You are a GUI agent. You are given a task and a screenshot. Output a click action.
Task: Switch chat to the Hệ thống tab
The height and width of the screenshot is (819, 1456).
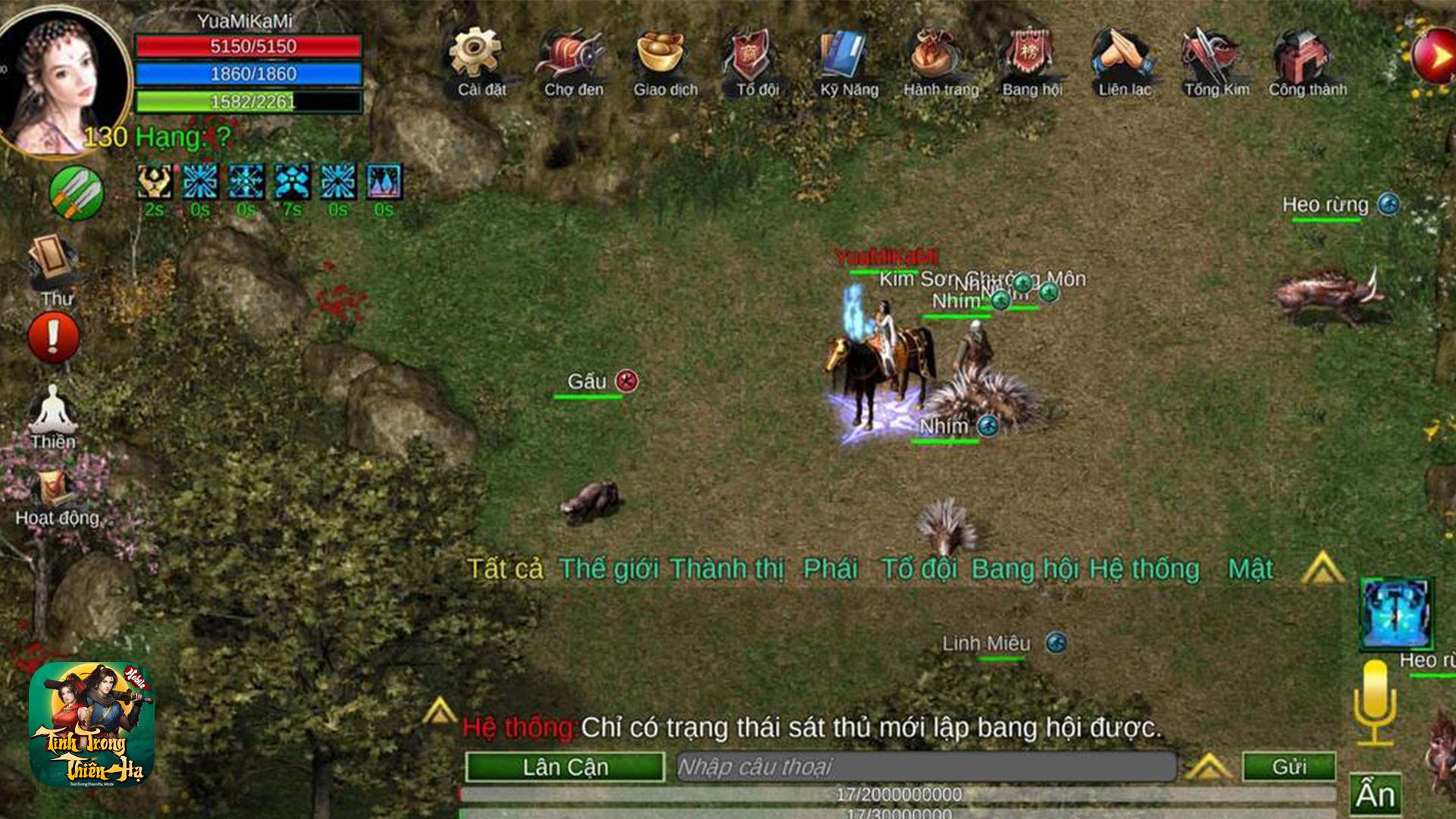pos(1144,569)
